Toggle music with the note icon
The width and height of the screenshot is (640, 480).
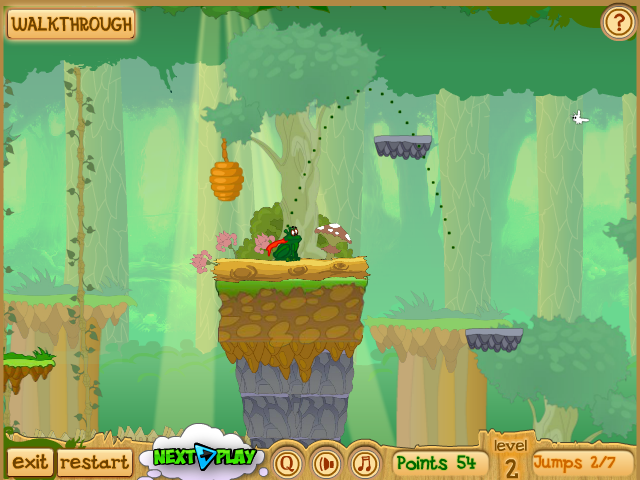[365, 463]
